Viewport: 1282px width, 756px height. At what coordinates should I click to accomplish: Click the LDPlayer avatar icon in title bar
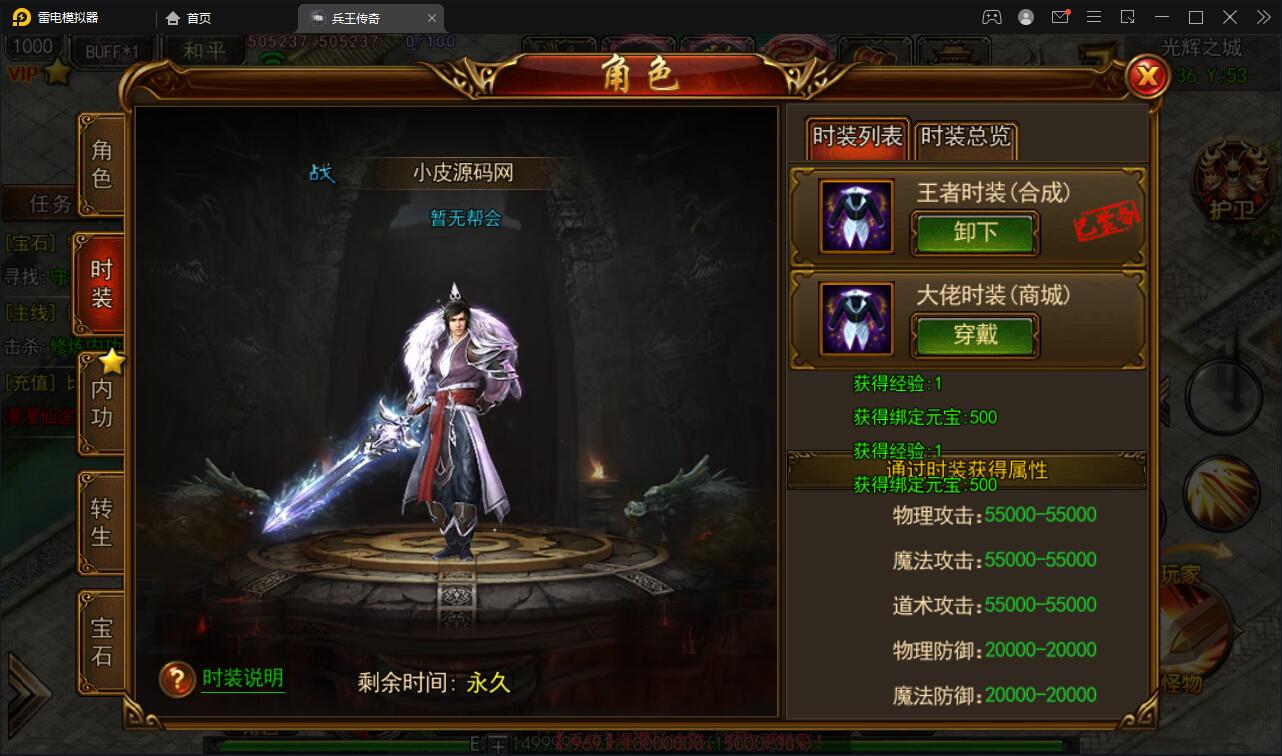point(1025,17)
